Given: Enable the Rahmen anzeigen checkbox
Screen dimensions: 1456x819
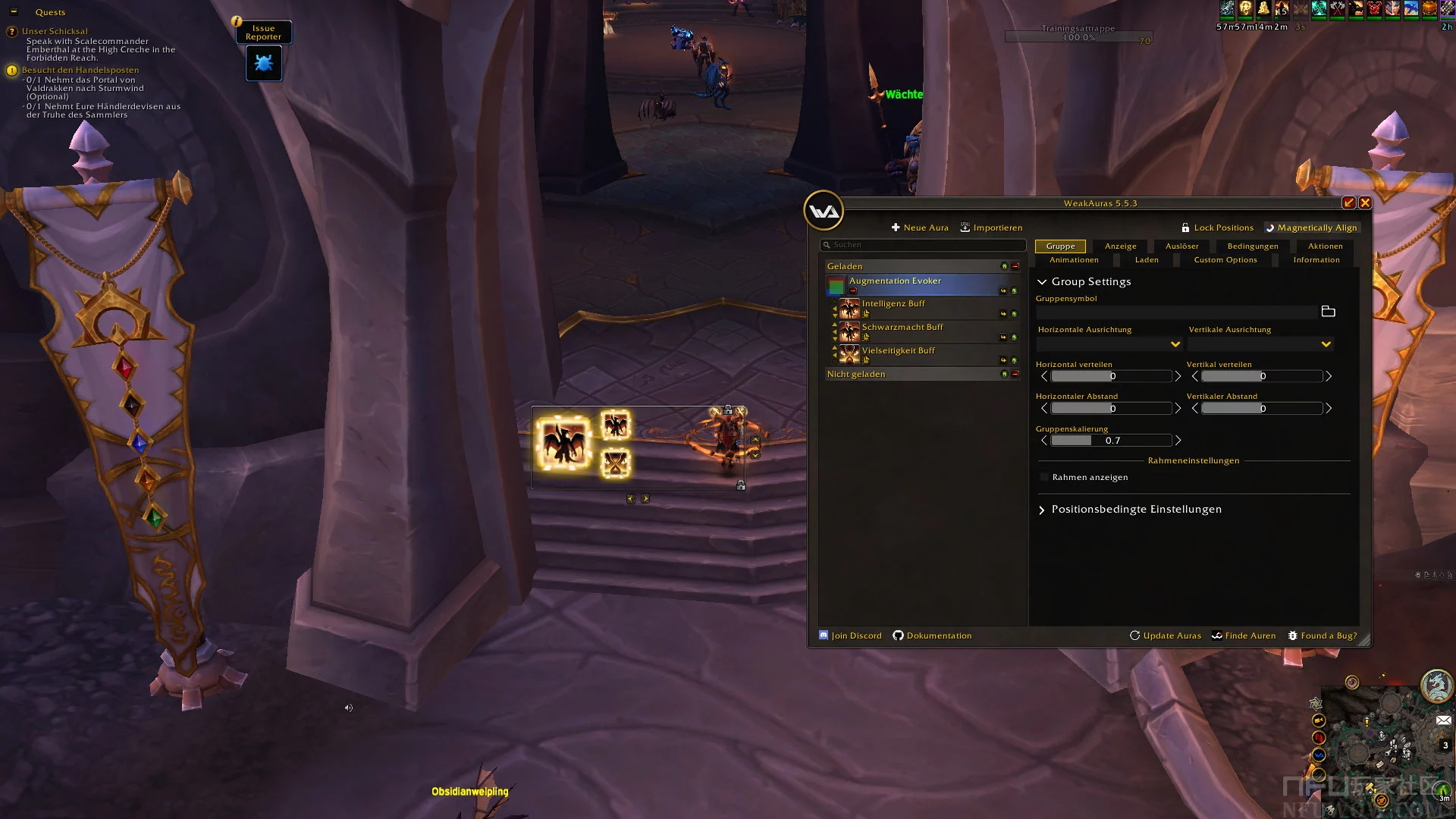Looking at the screenshot, I should [x=1044, y=477].
